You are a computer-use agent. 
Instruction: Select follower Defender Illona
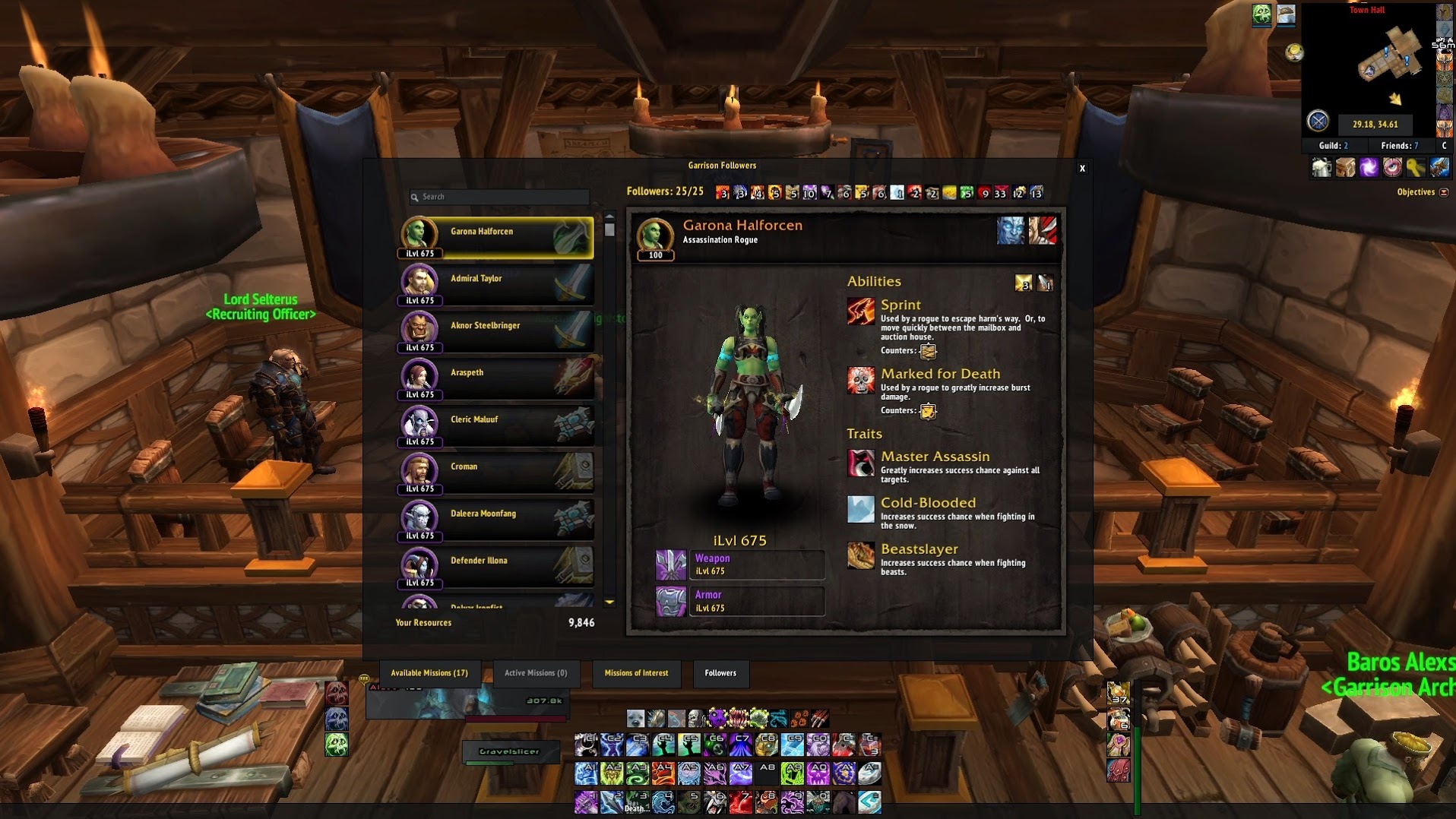coord(496,567)
